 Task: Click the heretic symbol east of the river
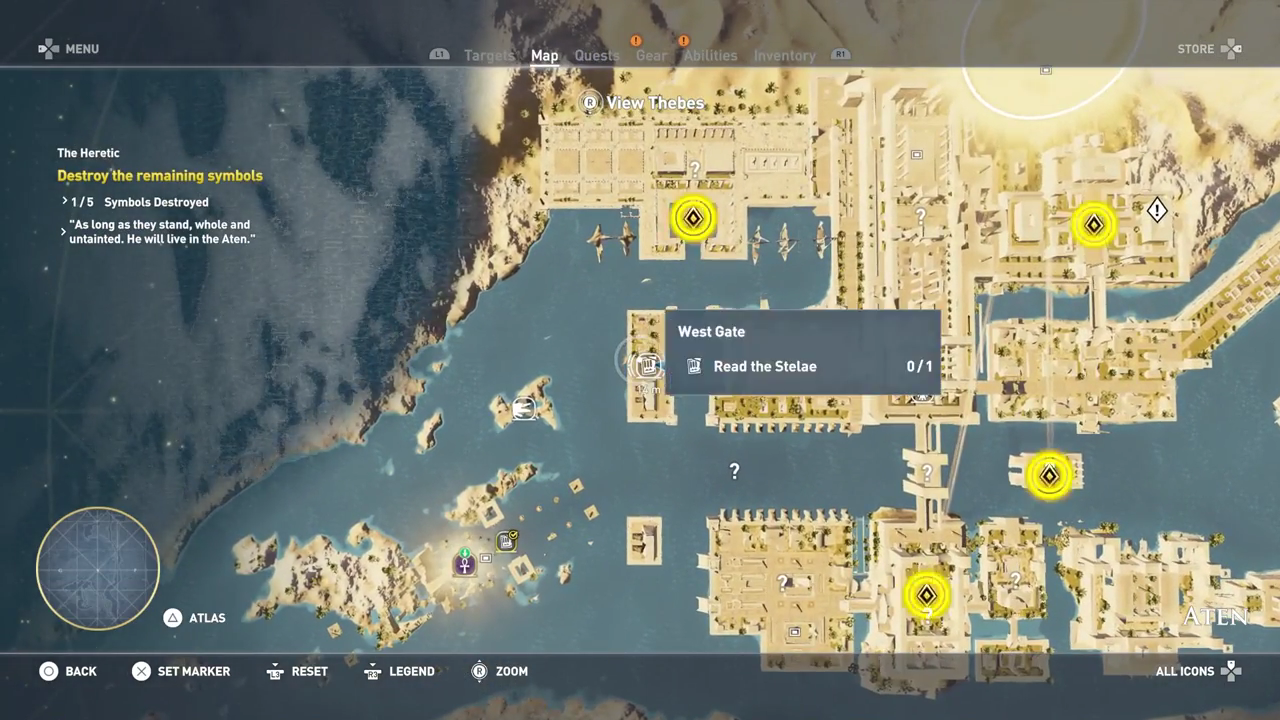point(1049,475)
